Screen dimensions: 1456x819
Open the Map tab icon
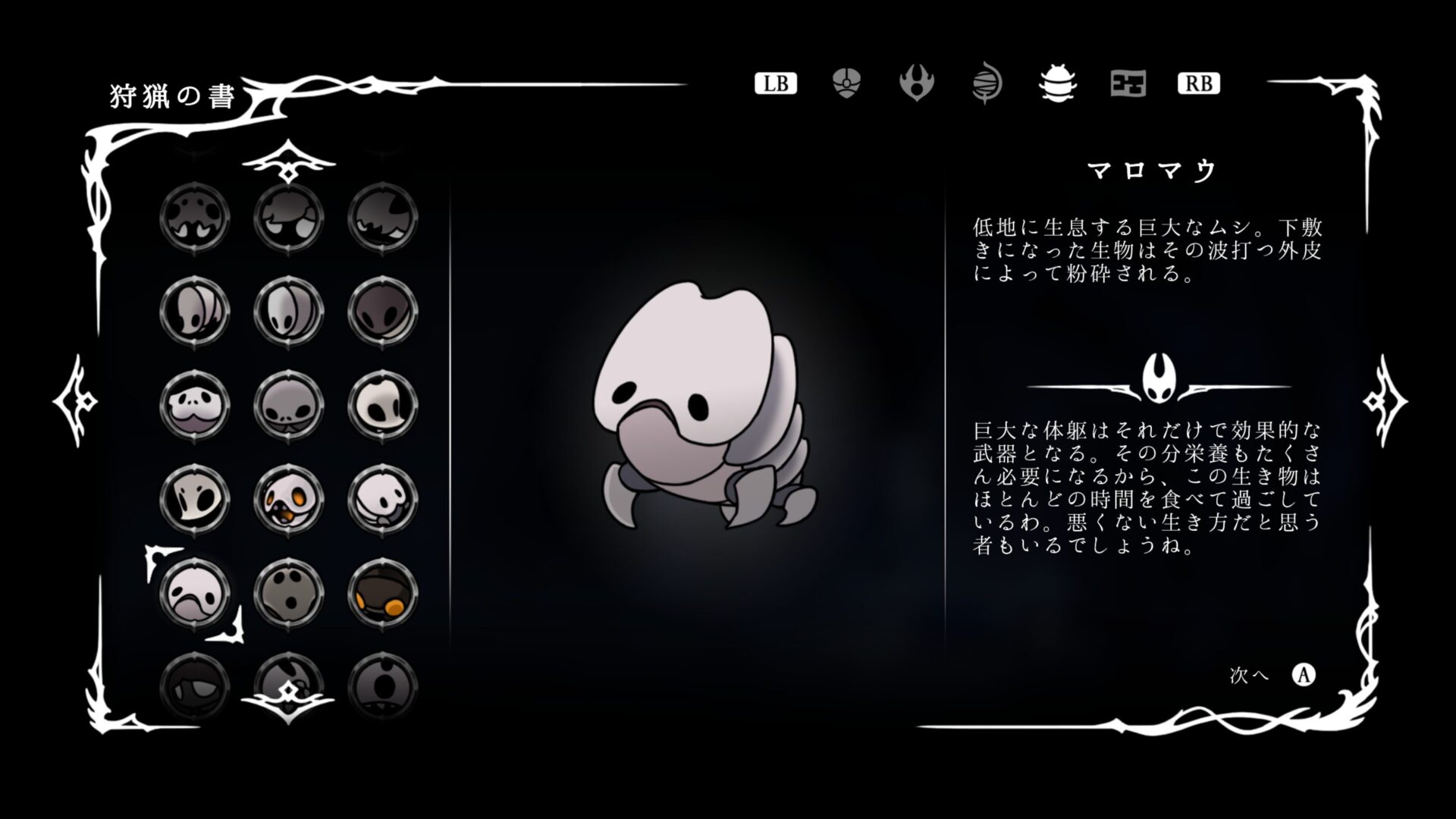pos(1128,85)
